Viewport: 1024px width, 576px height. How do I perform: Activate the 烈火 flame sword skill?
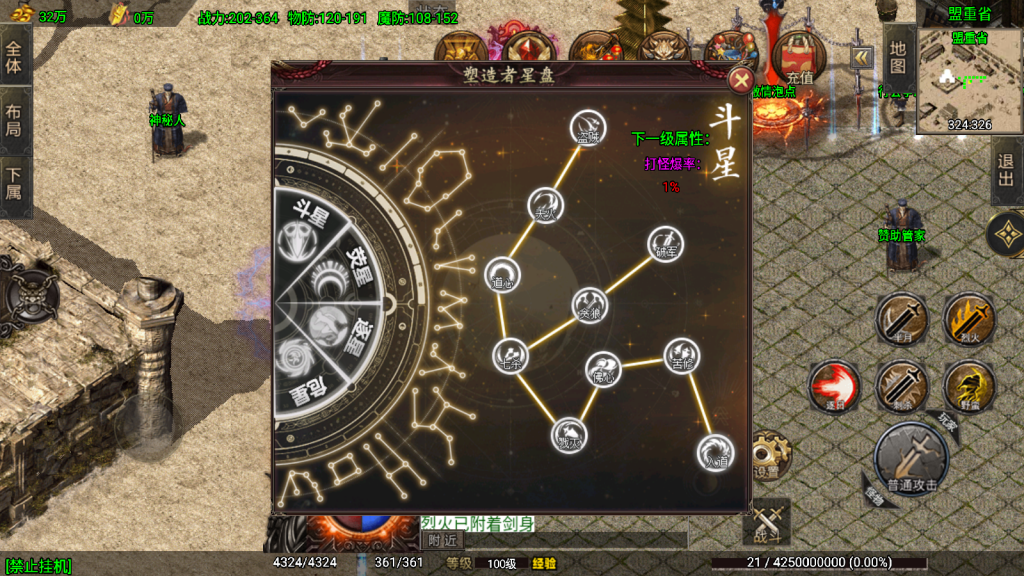[968, 319]
